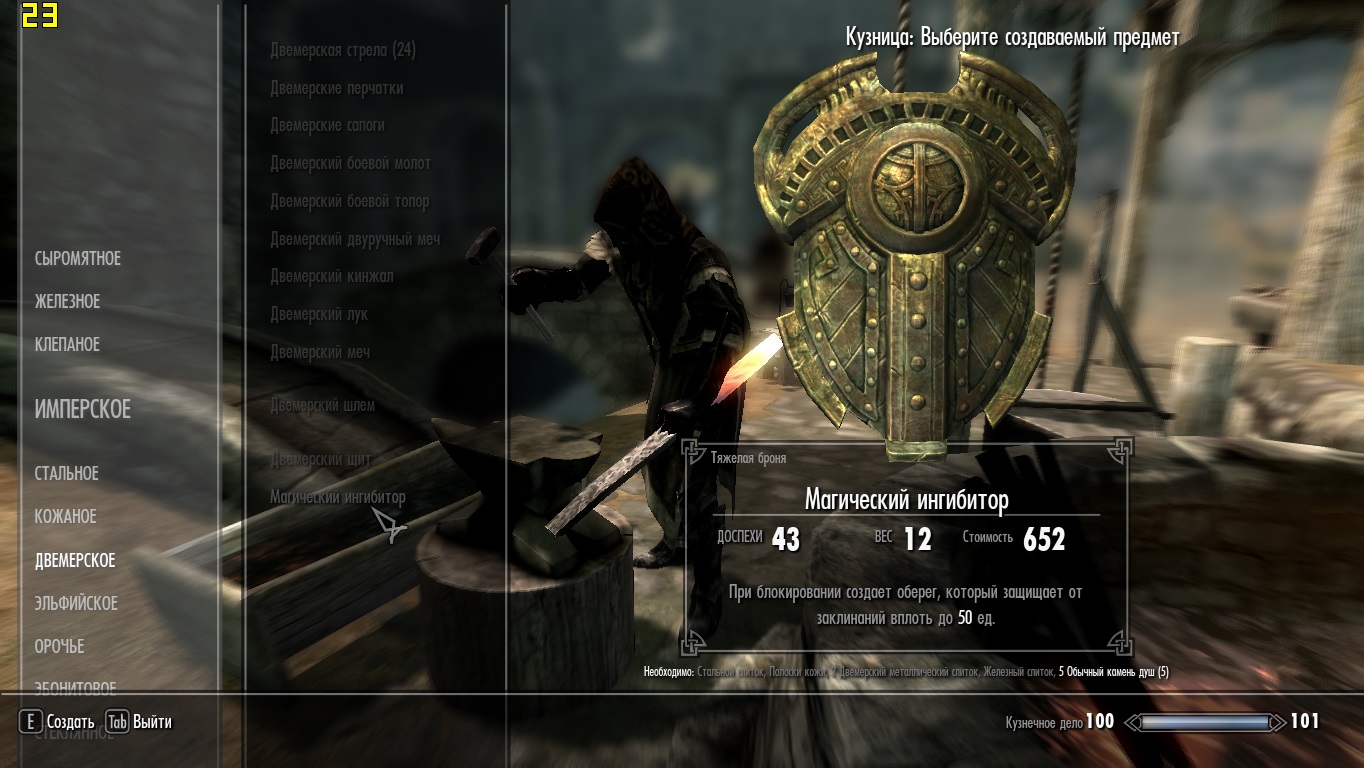Select the Стальное category
The height and width of the screenshot is (768, 1364).
pos(67,474)
